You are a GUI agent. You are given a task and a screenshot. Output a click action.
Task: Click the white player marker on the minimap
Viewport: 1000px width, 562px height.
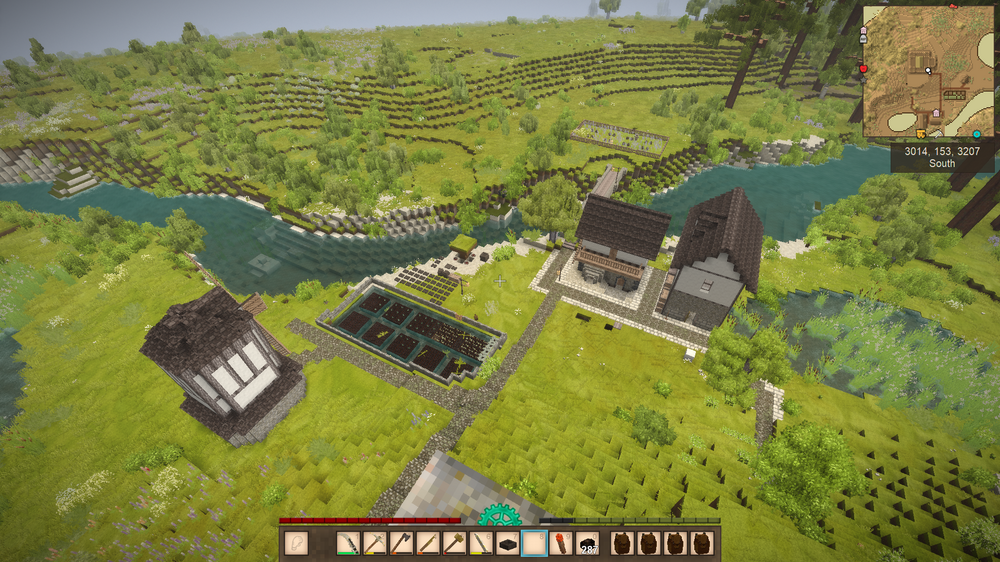[x=928, y=70]
